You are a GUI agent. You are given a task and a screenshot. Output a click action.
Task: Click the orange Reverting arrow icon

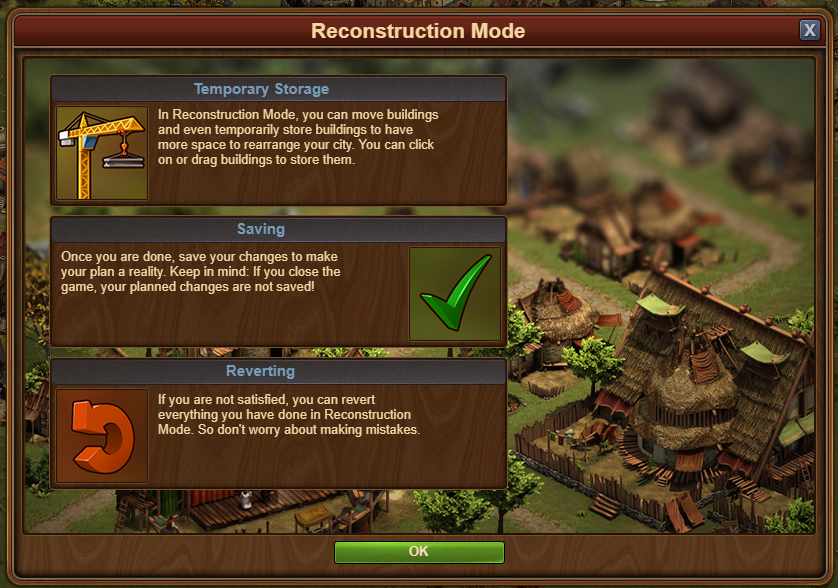click(102, 436)
